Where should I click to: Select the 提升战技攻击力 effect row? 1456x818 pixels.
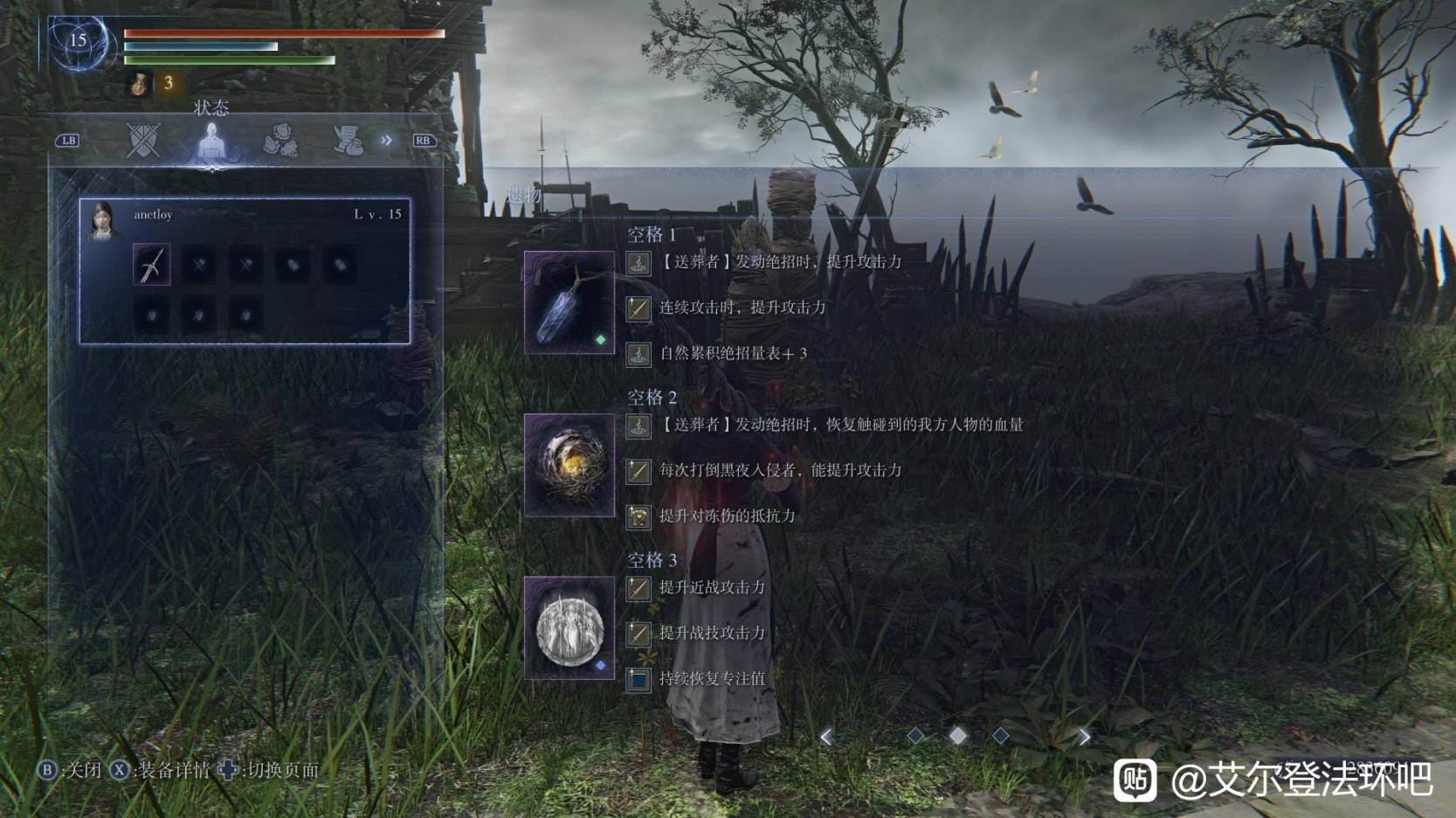click(x=711, y=634)
